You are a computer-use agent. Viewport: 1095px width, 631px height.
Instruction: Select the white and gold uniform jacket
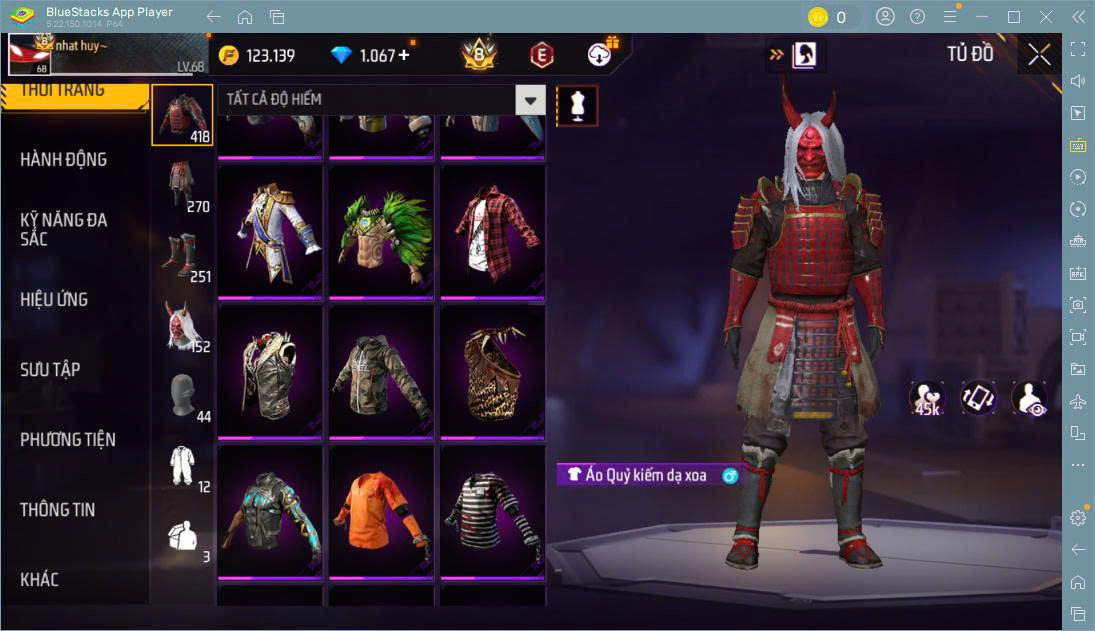click(270, 233)
